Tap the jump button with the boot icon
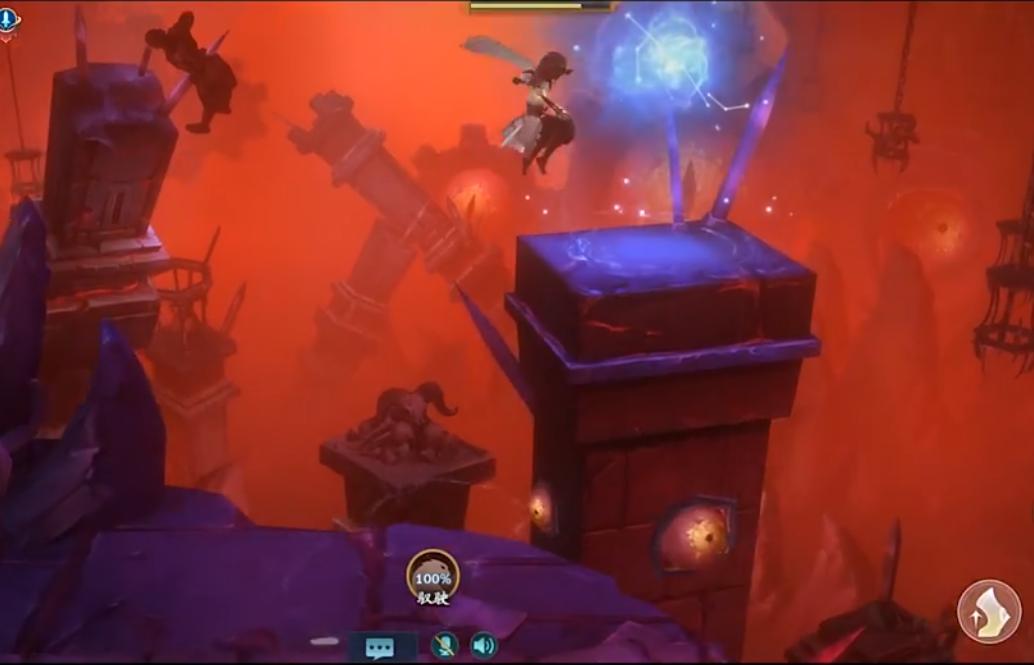 pyautogui.click(x=989, y=611)
